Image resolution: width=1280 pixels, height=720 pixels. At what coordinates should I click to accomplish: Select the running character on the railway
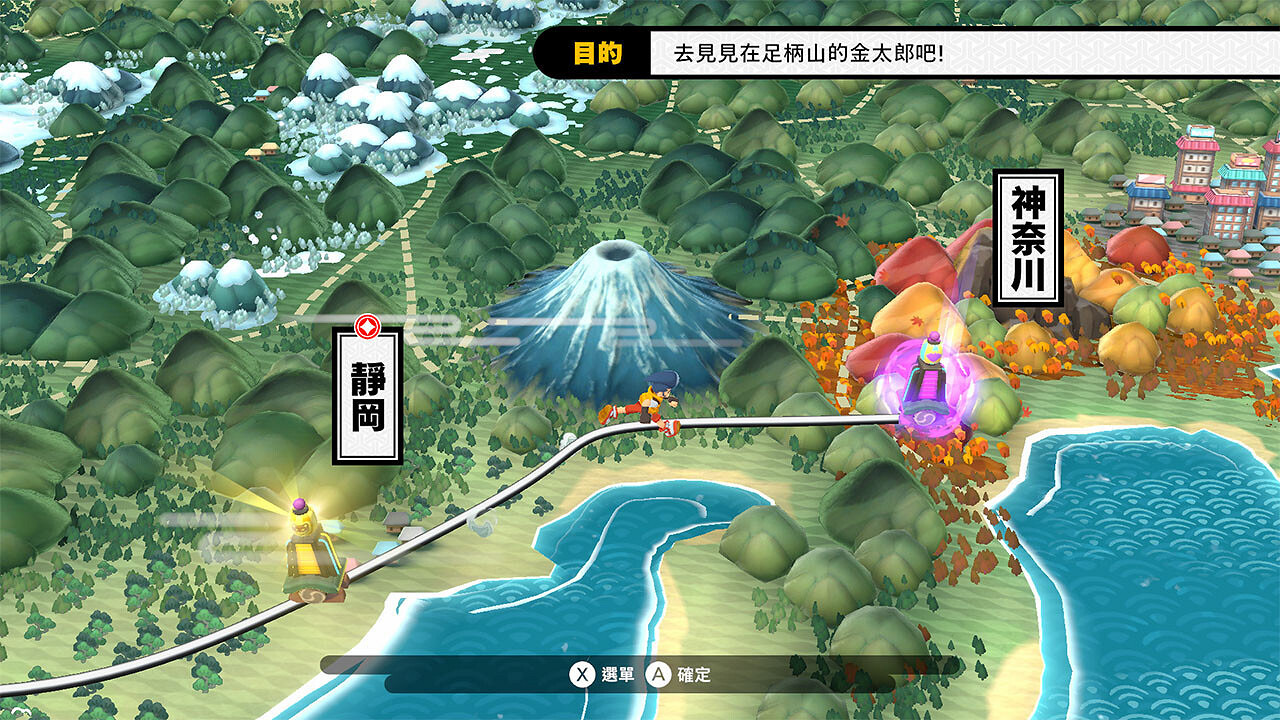coord(650,405)
